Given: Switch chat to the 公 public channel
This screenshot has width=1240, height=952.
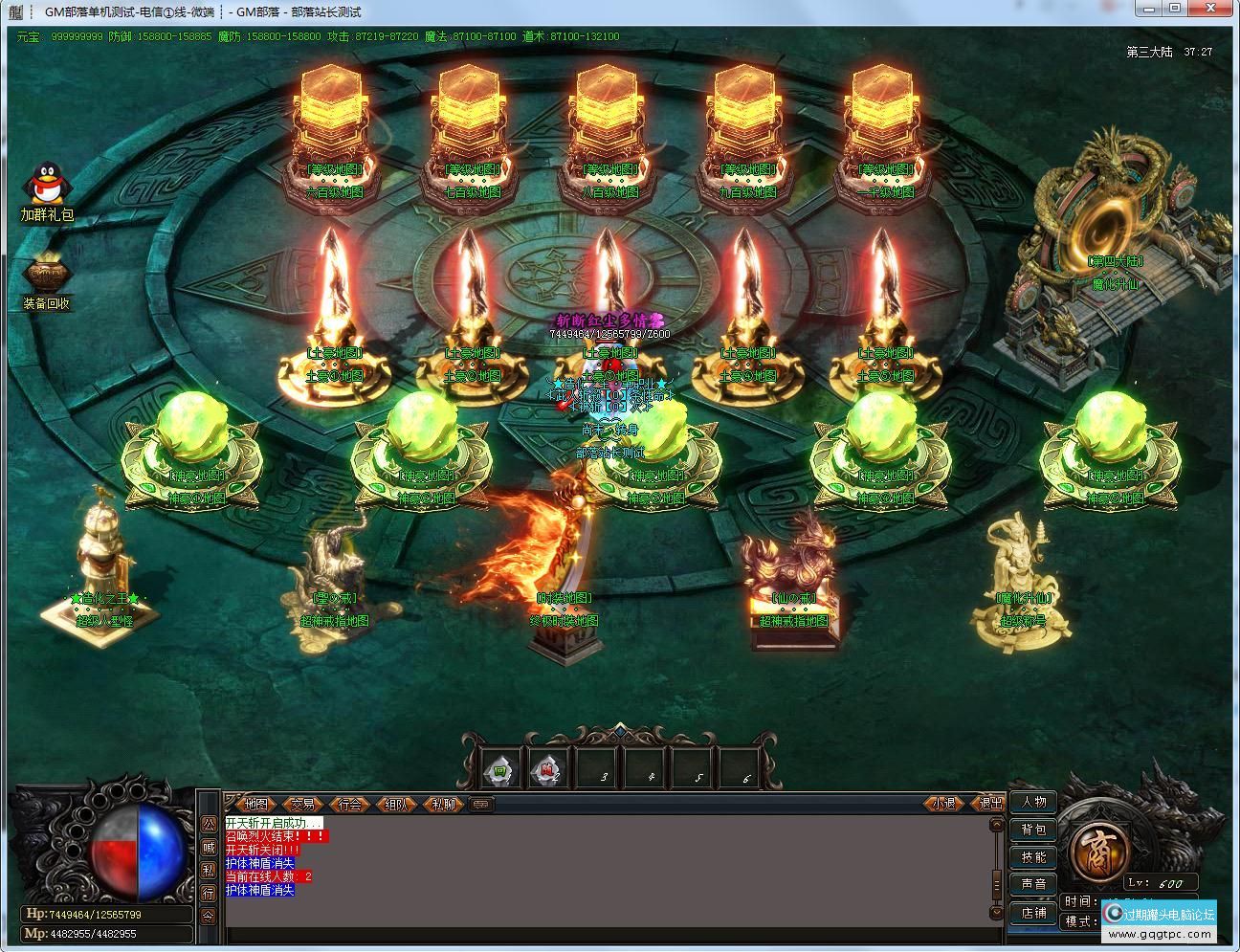Looking at the screenshot, I should 209,824.
